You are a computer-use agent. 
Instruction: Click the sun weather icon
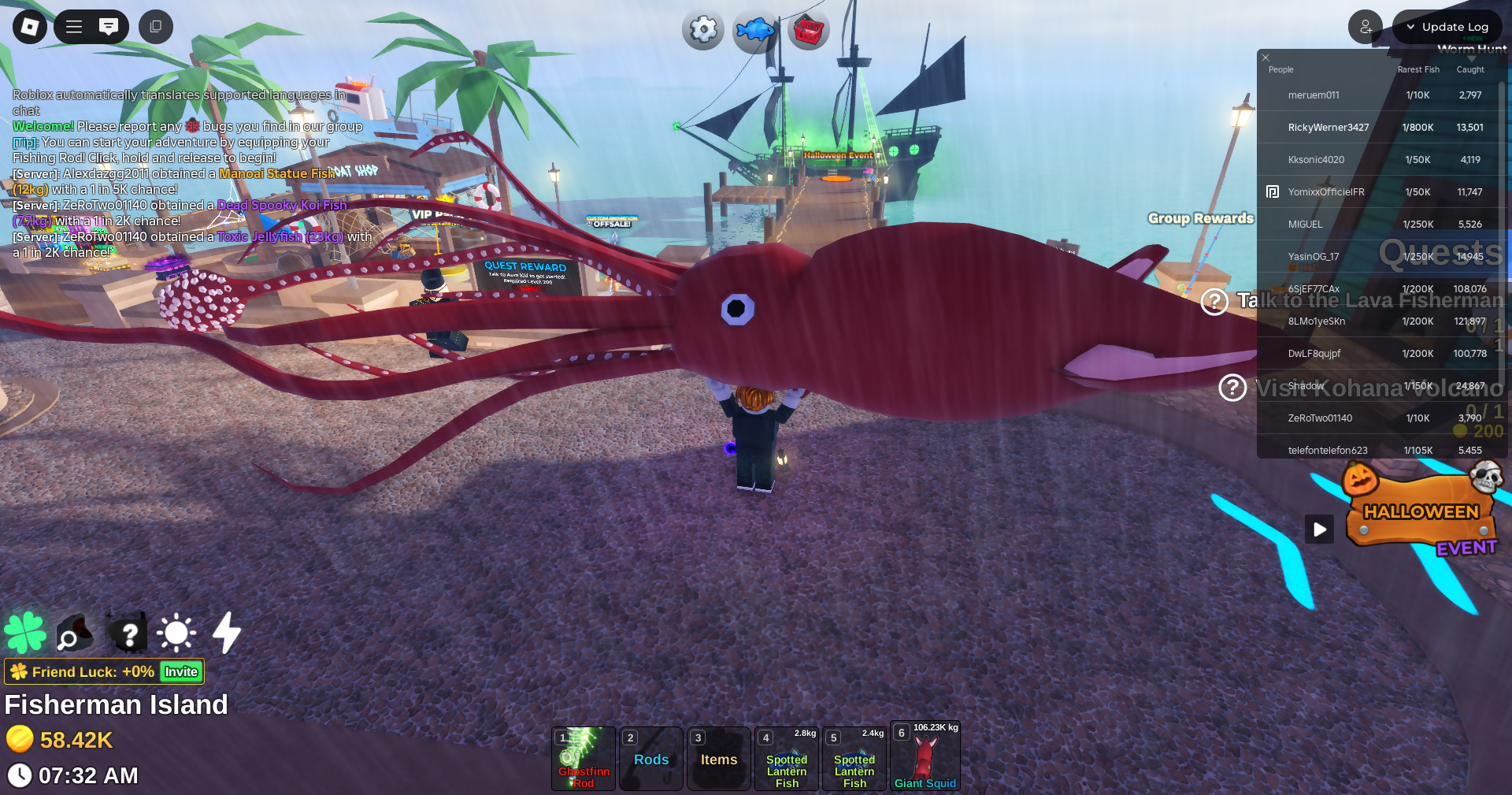point(176,633)
